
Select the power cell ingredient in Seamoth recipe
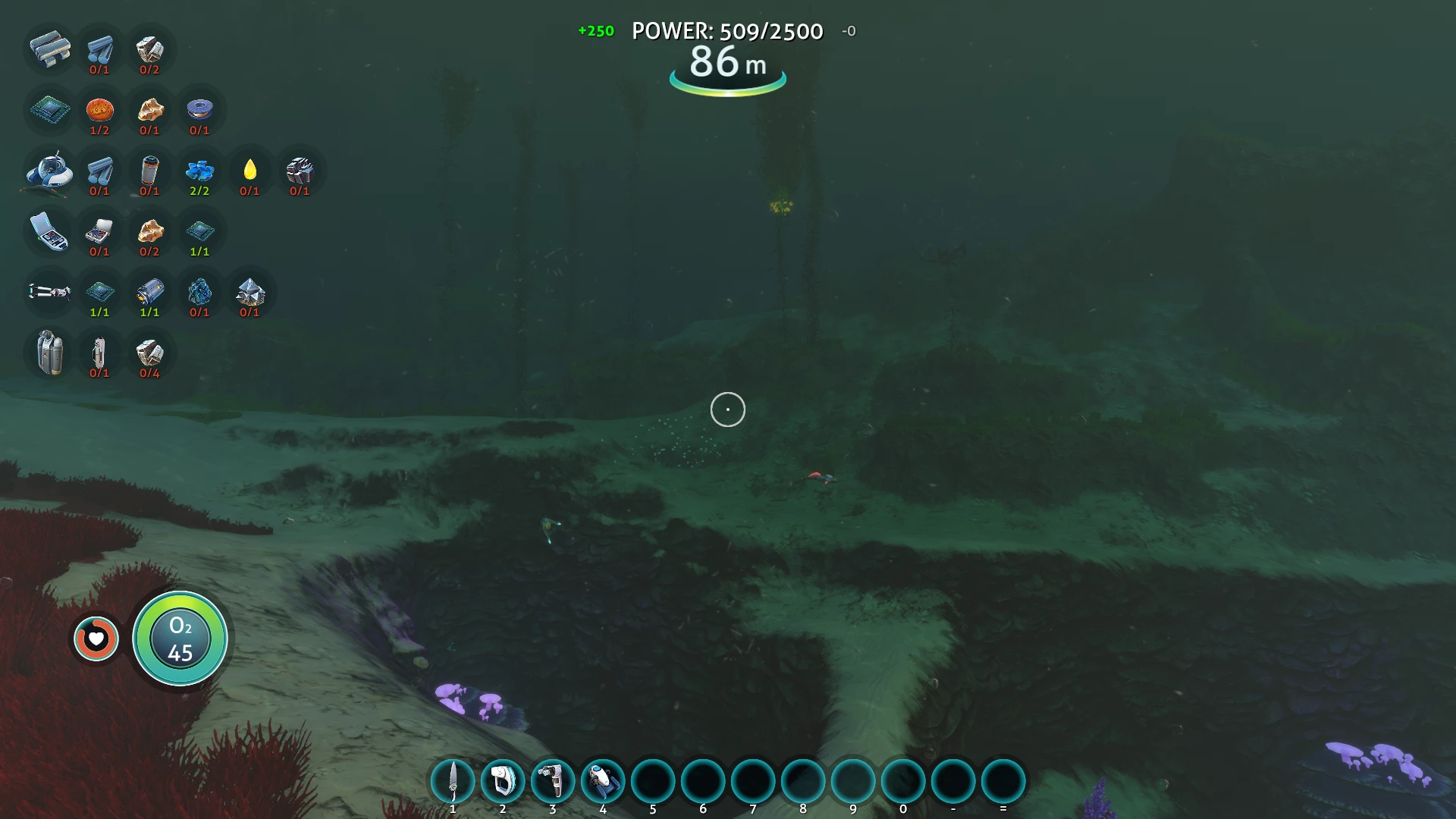click(x=149, y=171)
